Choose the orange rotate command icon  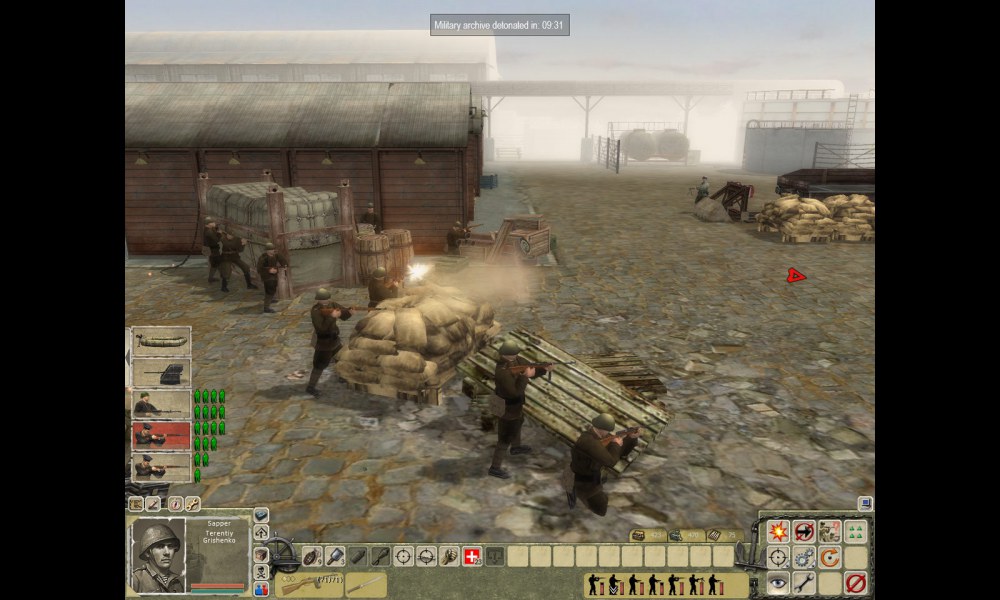coord(829,557)
